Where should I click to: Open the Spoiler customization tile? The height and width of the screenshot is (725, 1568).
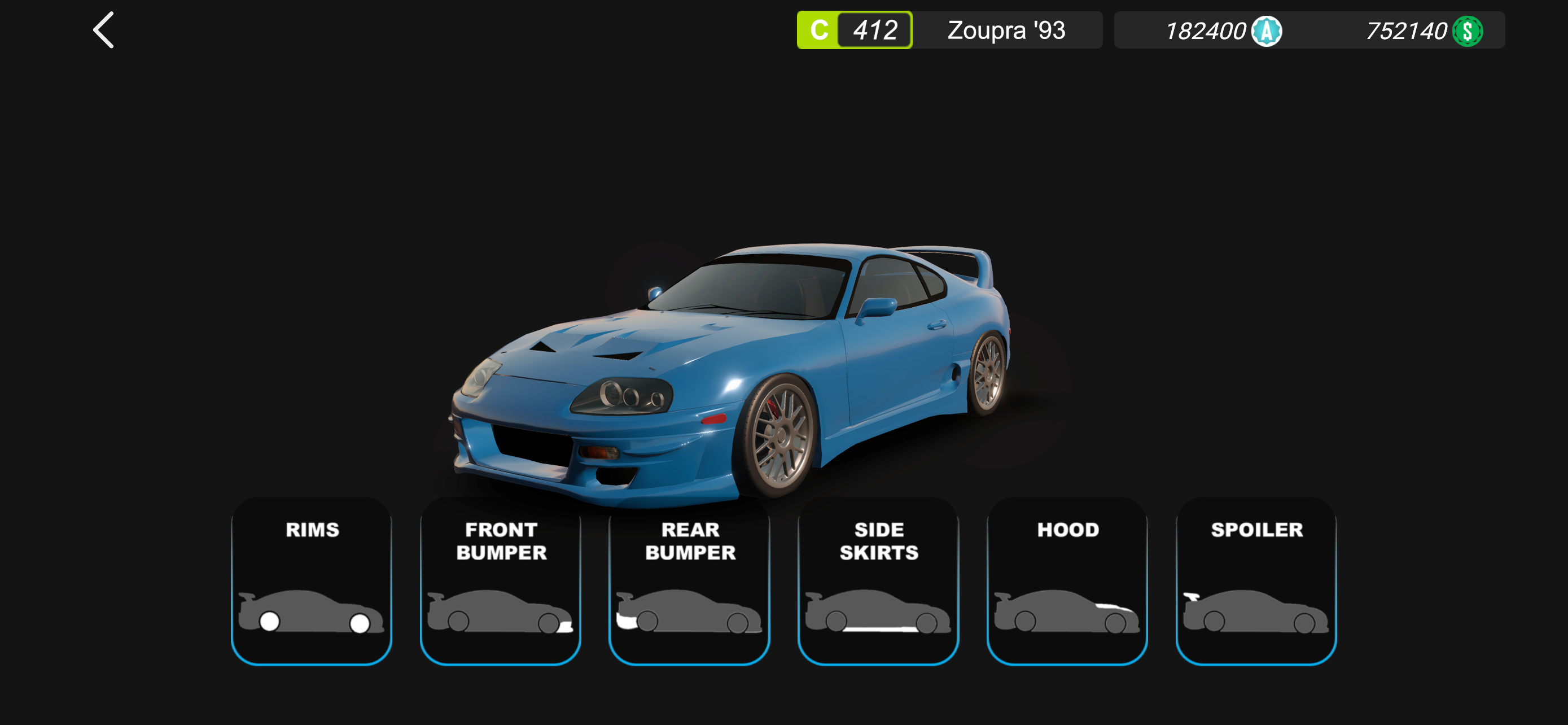tap(1256, 580)
